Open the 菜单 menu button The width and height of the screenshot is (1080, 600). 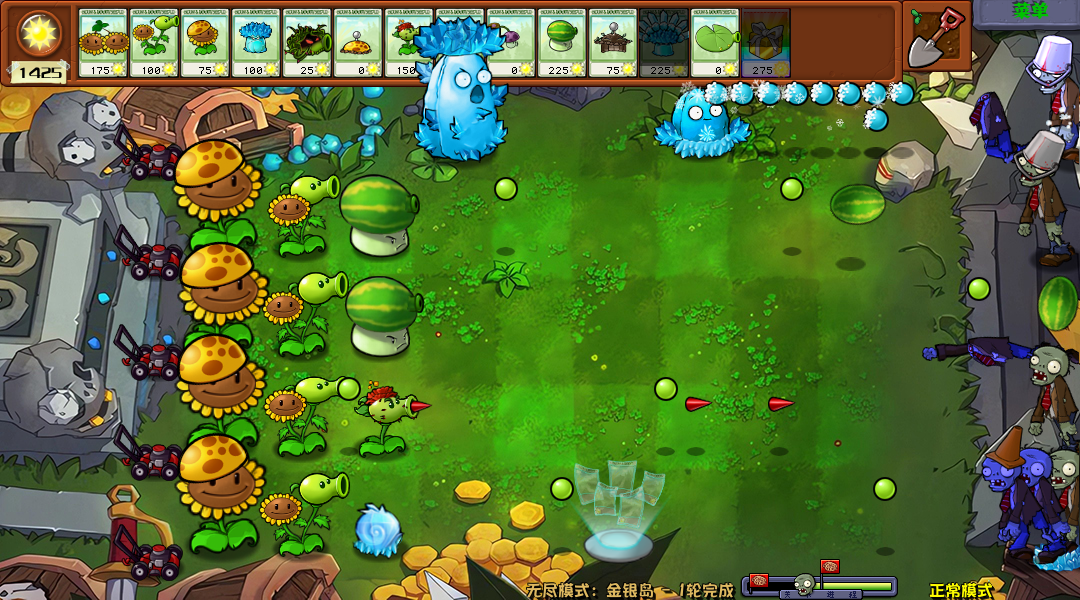1027,11
